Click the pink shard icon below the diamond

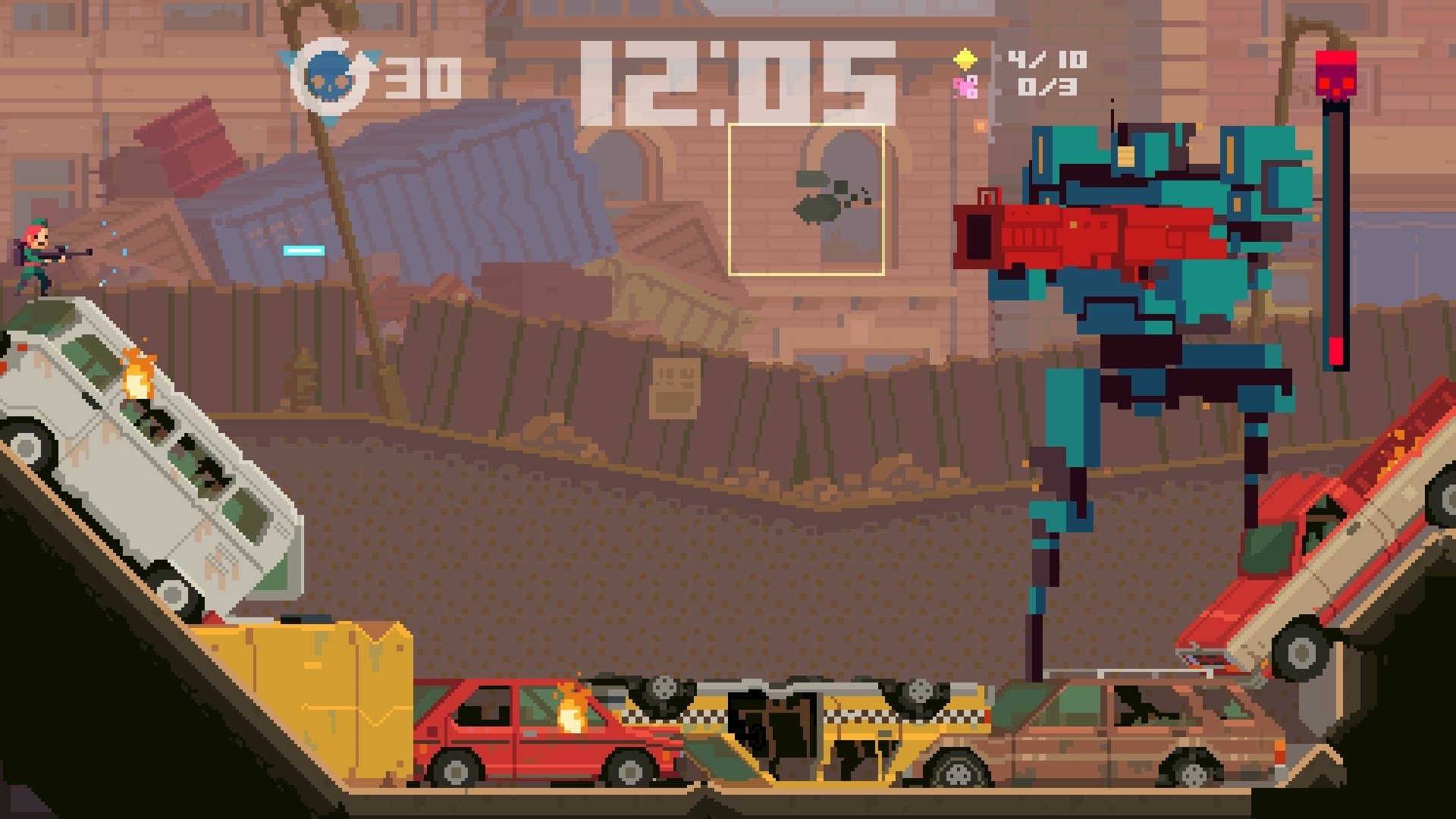point(965,88)
